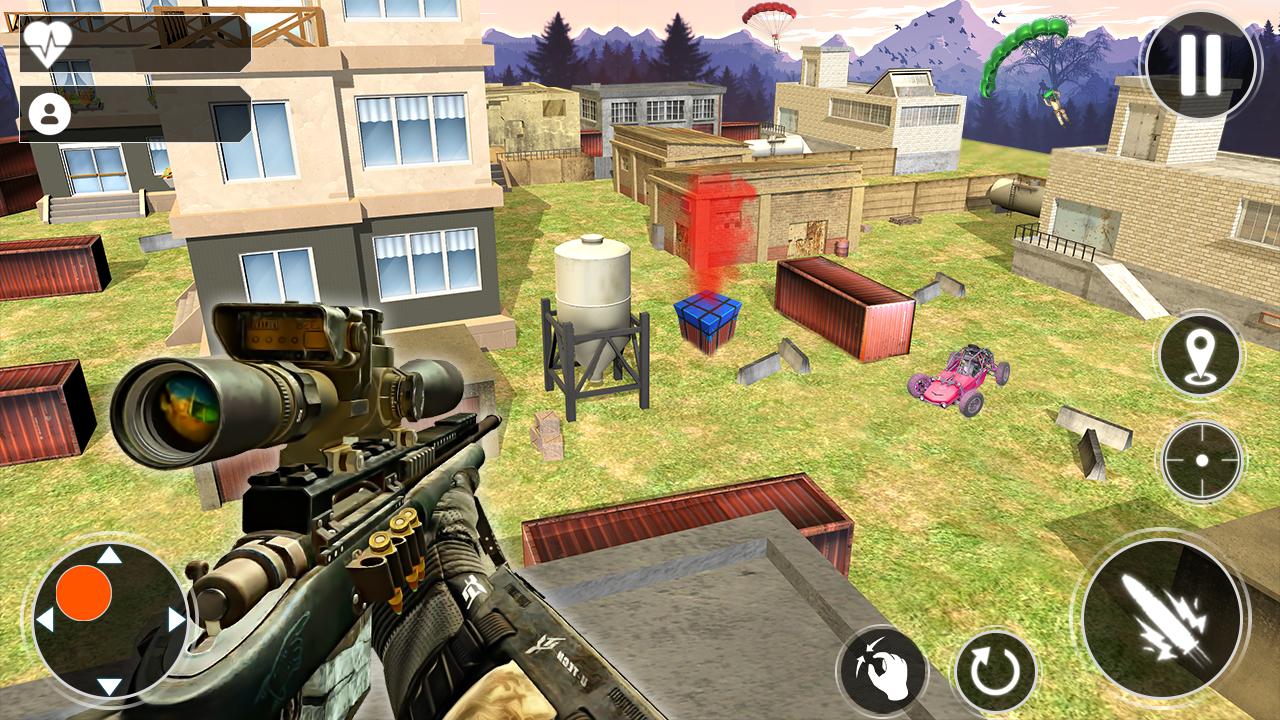Enable aim mode with the crosshair control
Viewport: 1280px width, 720px height.
[1199, 460]
